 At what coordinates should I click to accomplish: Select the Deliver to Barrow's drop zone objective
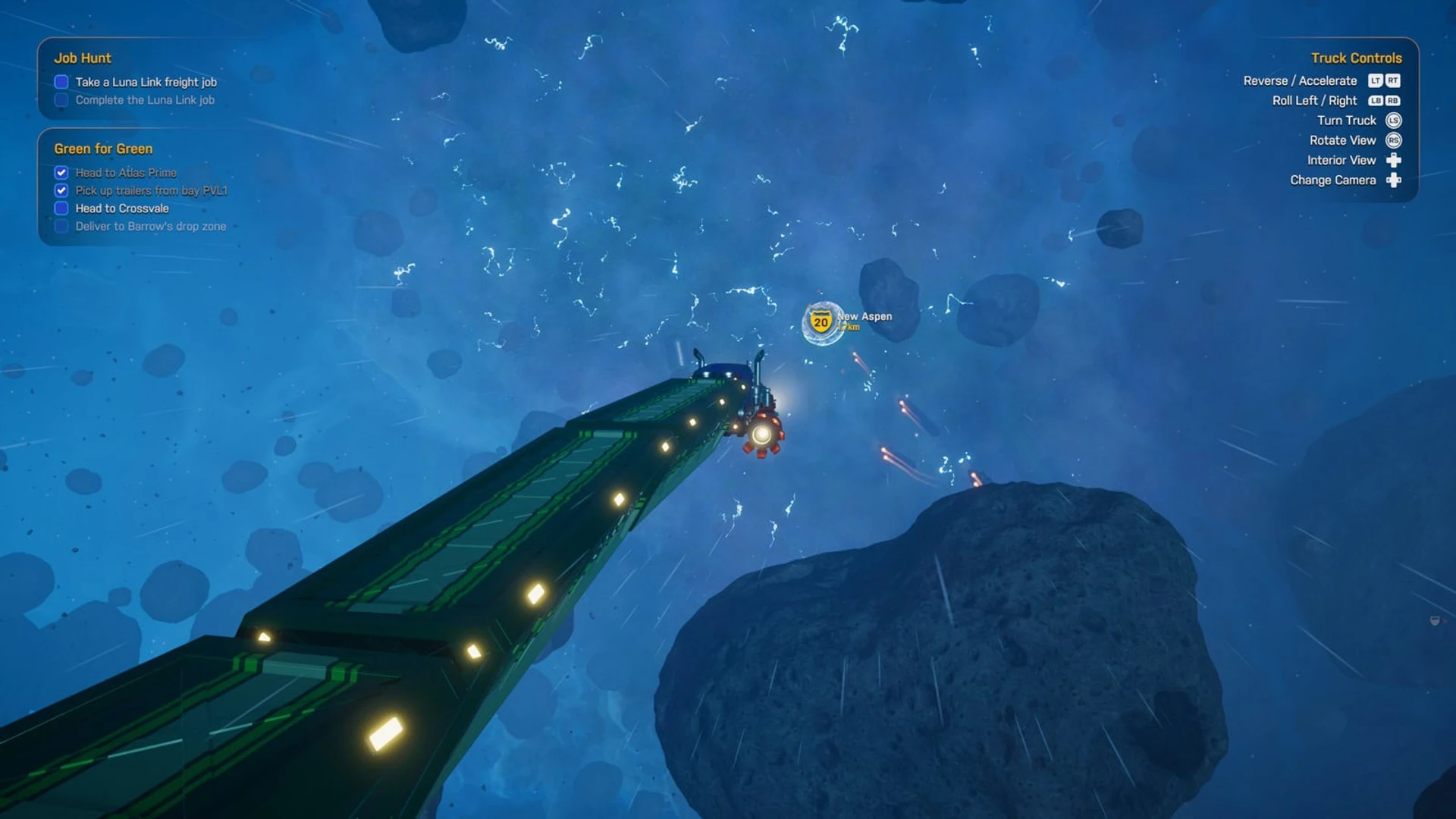pyautogui.click(x=150, y=226)
